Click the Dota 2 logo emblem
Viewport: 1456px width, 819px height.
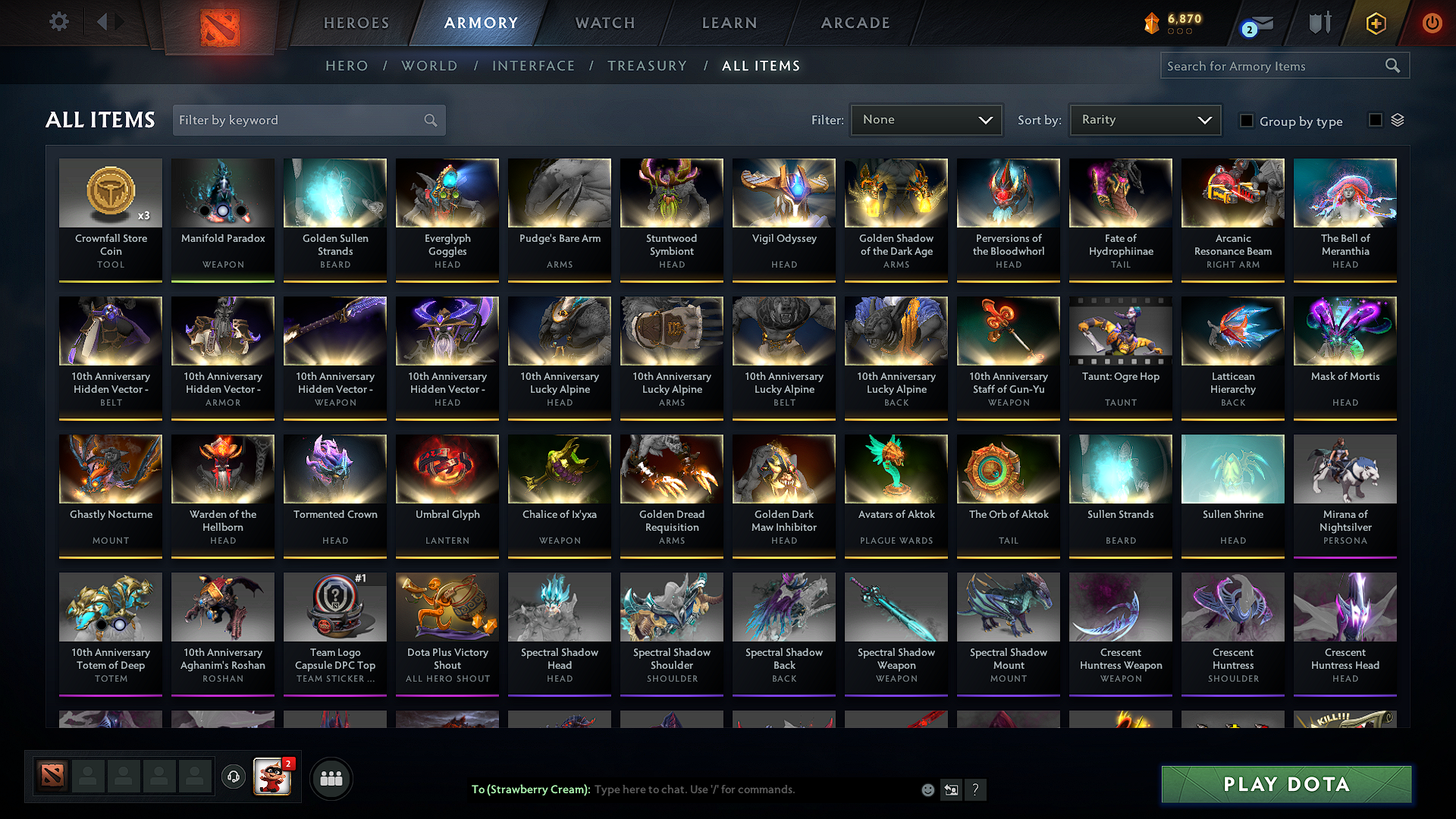pos(219,24)
